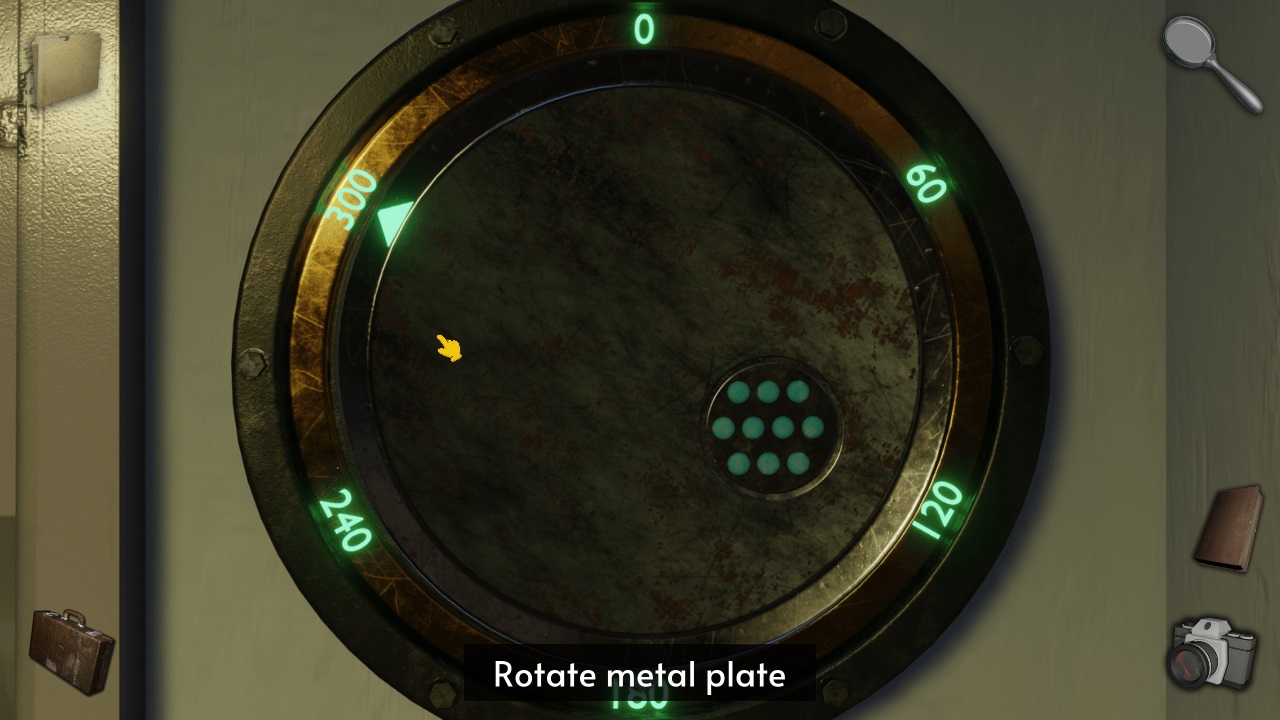Image resolution: width=1280 pixels, height=720 pixels.
Task: Click the Rotate metal plate label
Action: [x=640, y=675]
